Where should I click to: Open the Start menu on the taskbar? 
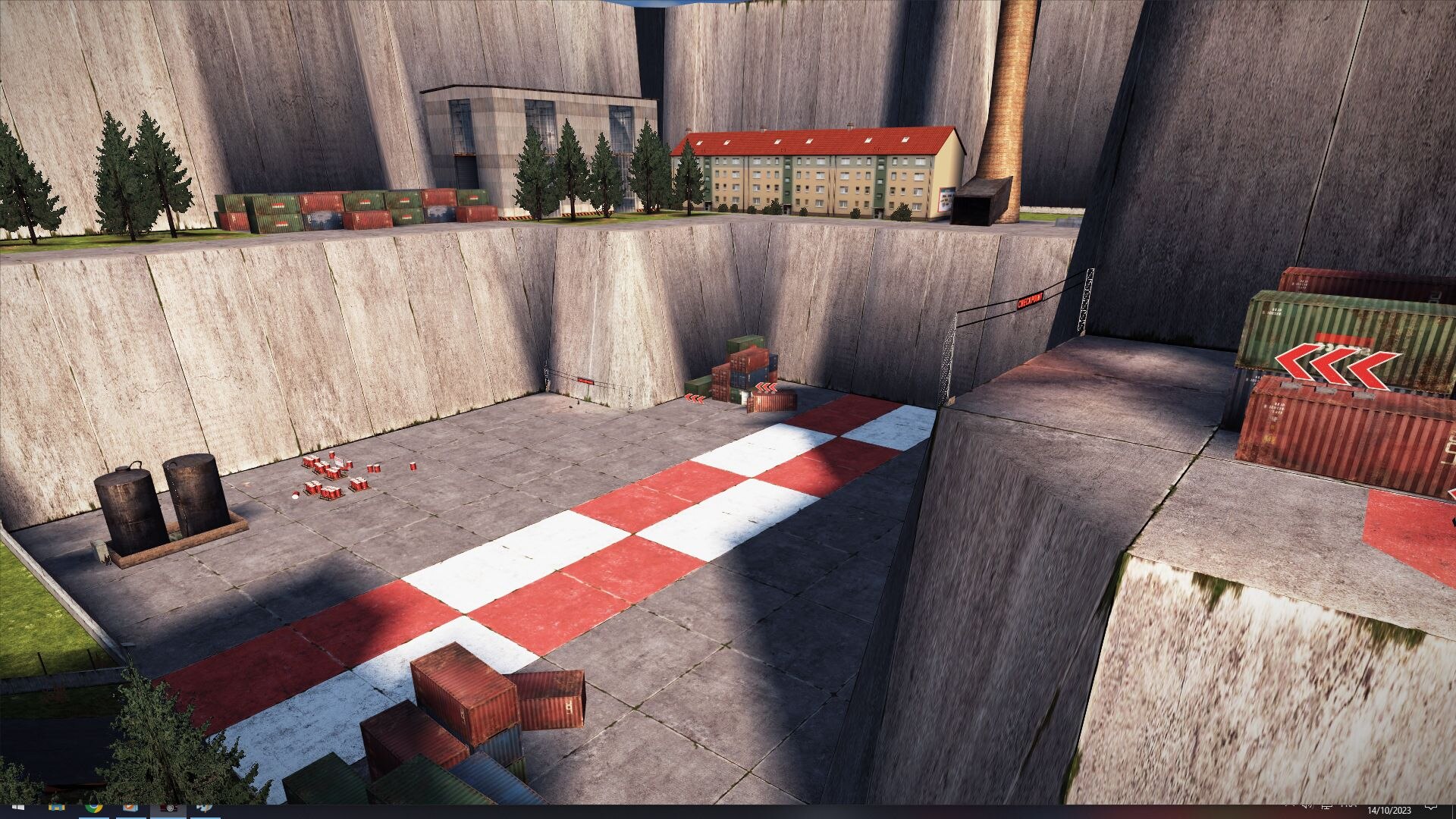click(18, 810)
